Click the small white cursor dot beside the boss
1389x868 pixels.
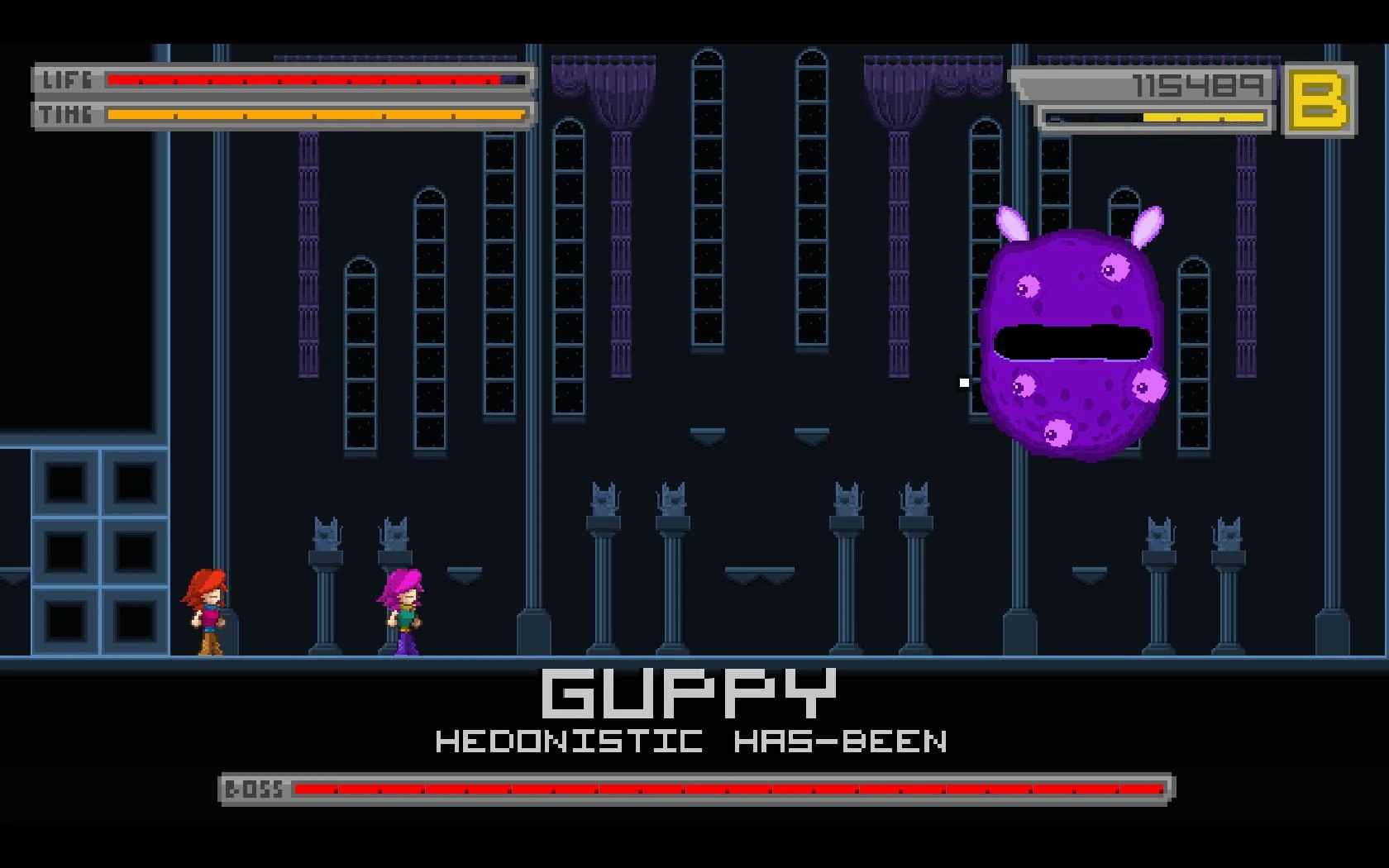(963, 382)
